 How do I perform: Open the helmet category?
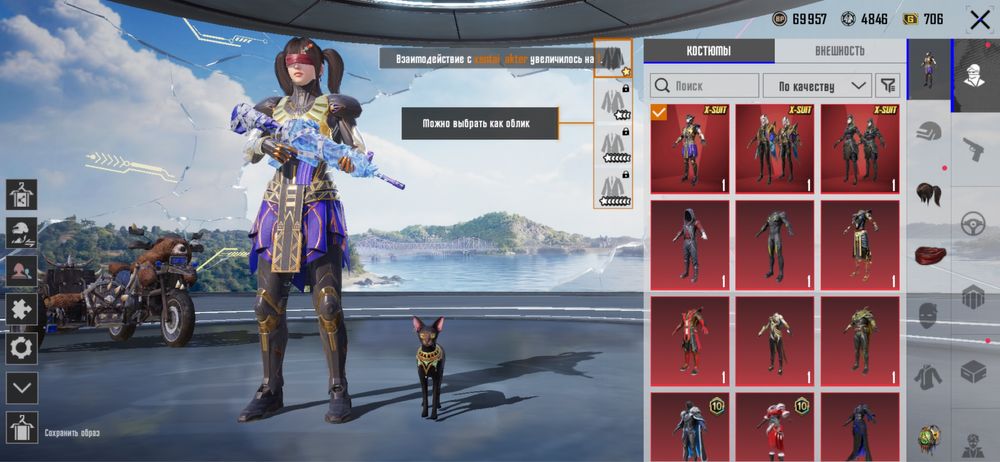coord(929,131)
